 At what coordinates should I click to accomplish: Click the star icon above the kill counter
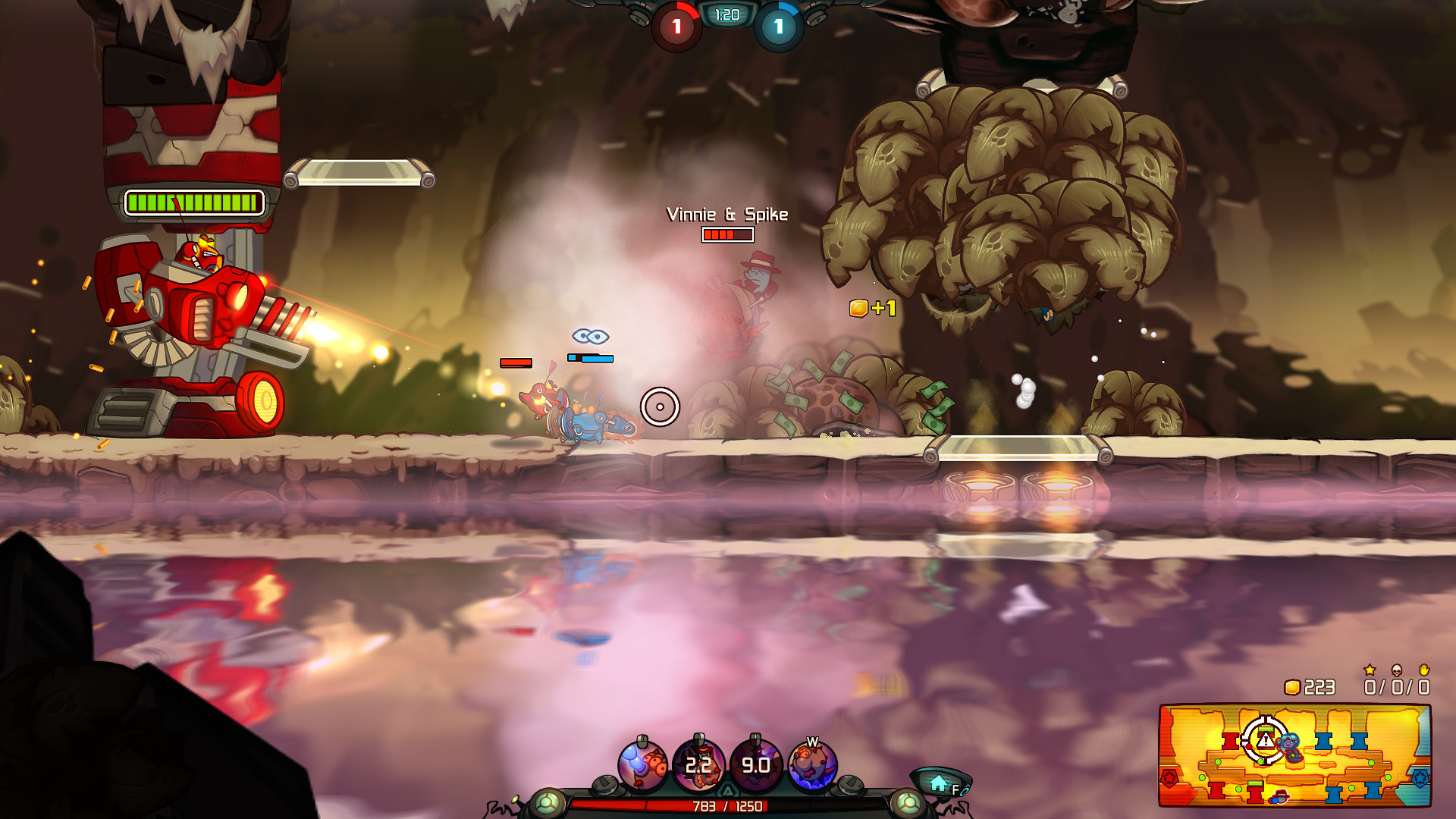pos(1370,670)
